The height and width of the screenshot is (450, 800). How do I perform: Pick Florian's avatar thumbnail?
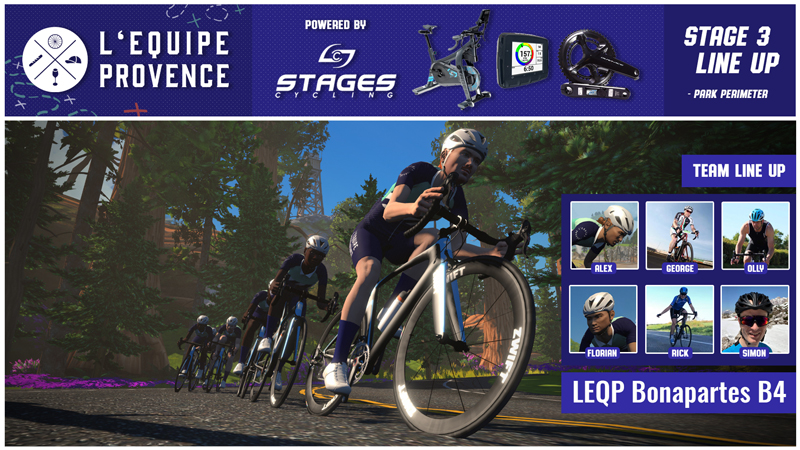point(603,318)
